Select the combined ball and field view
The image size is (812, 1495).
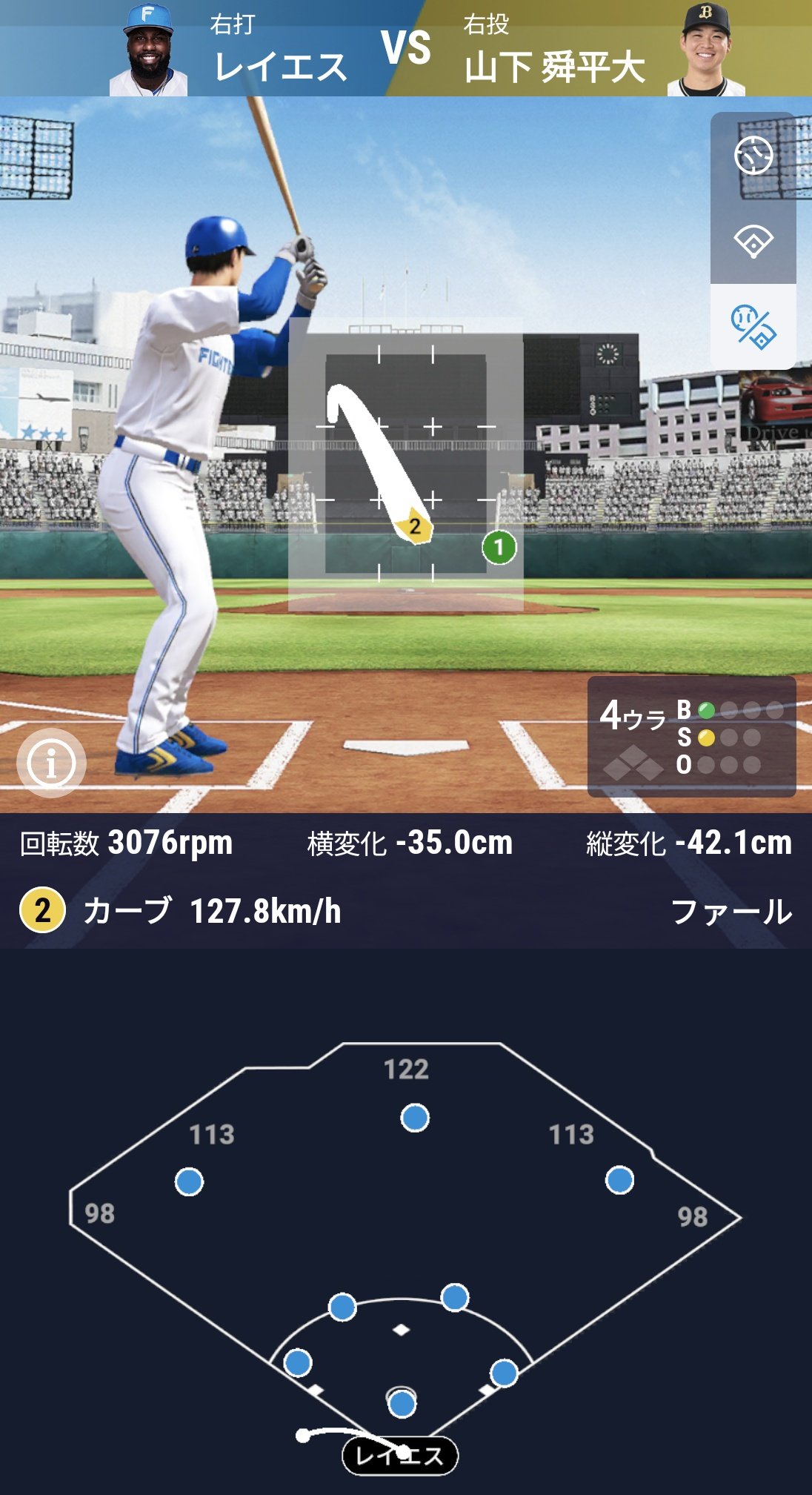click(x=753, y=327)
